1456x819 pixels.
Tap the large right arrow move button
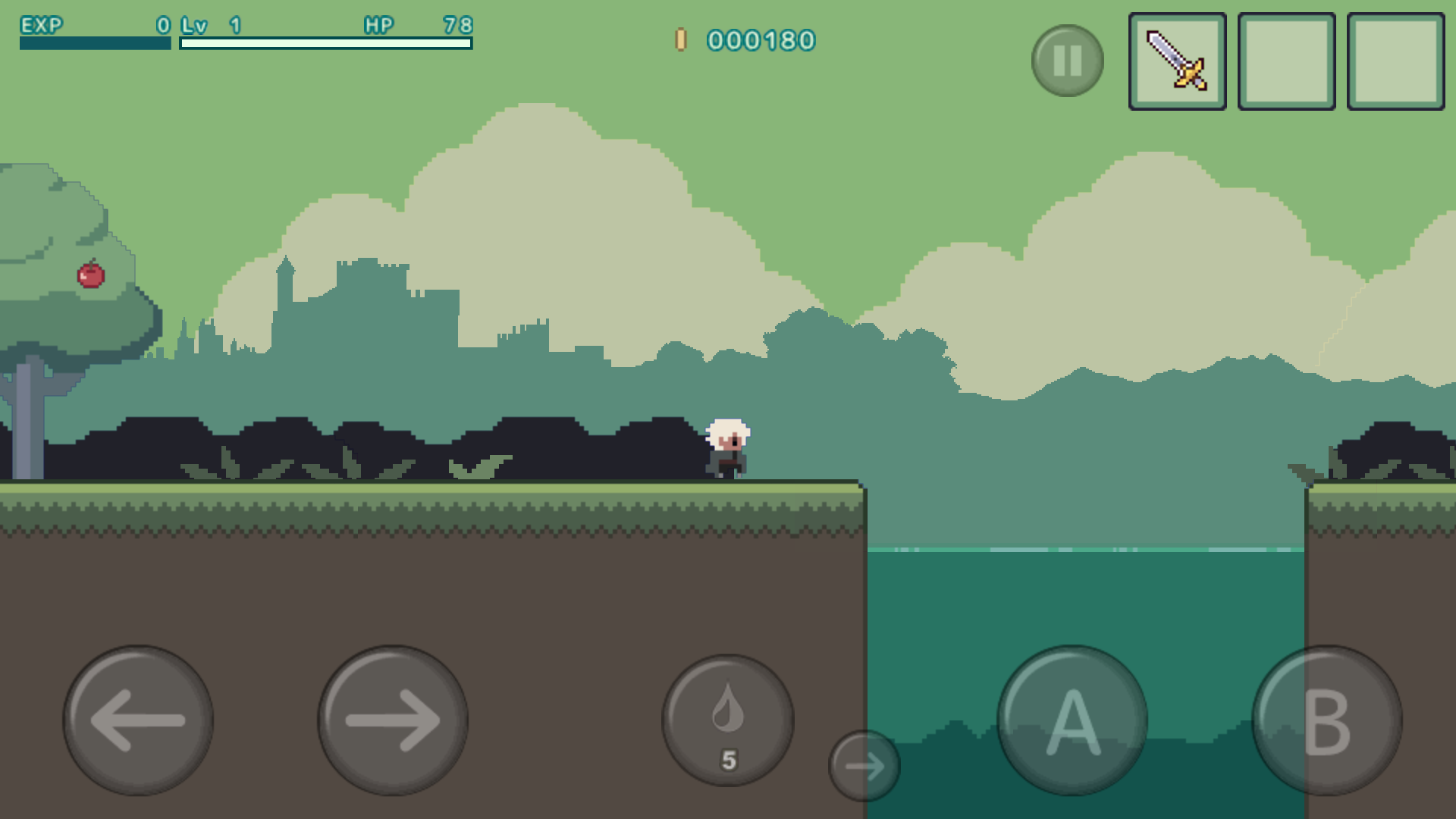pyautogui.click(x=393, y=720)
